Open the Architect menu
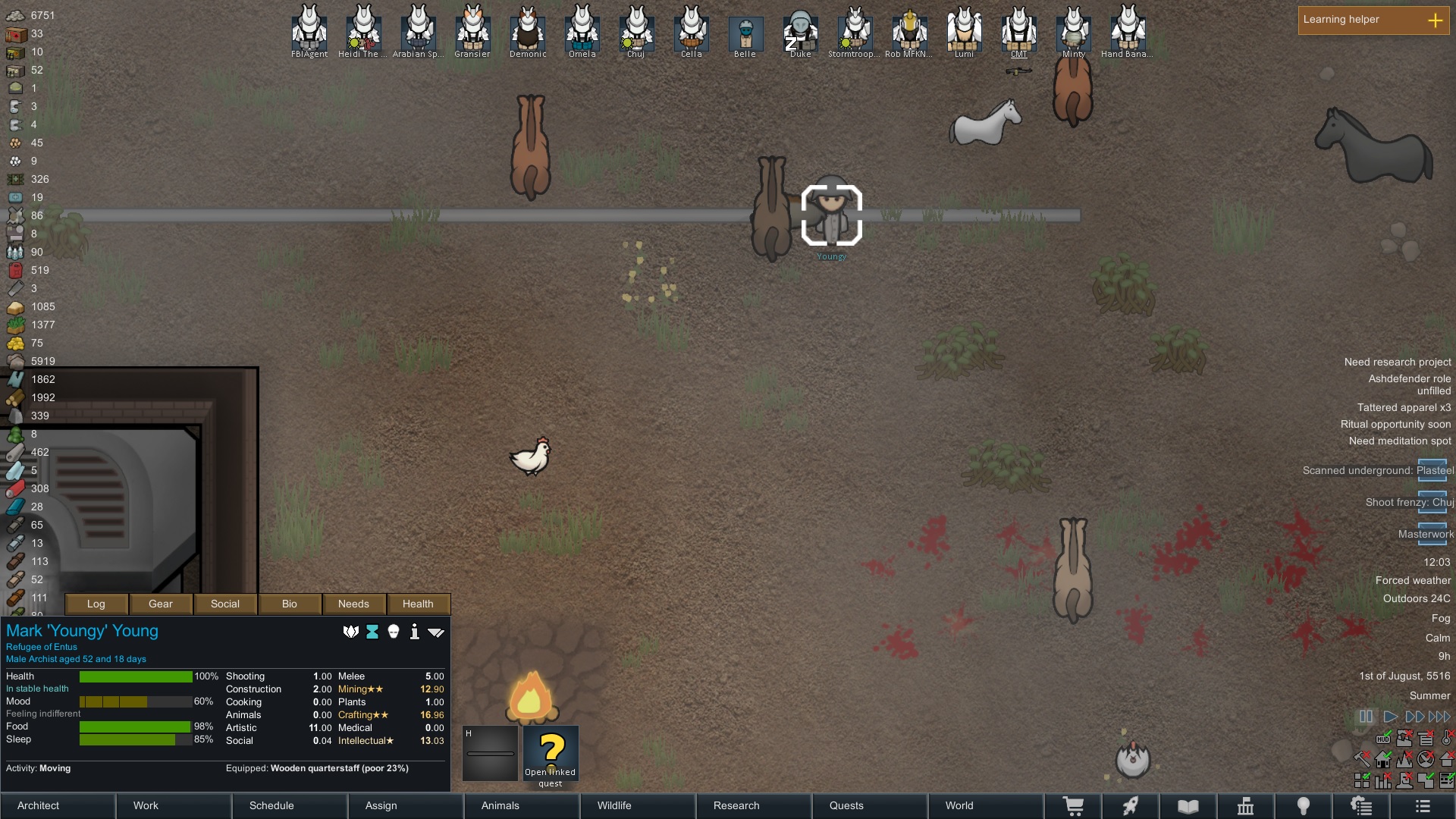 pyautogui.click(x=58, y=805)
